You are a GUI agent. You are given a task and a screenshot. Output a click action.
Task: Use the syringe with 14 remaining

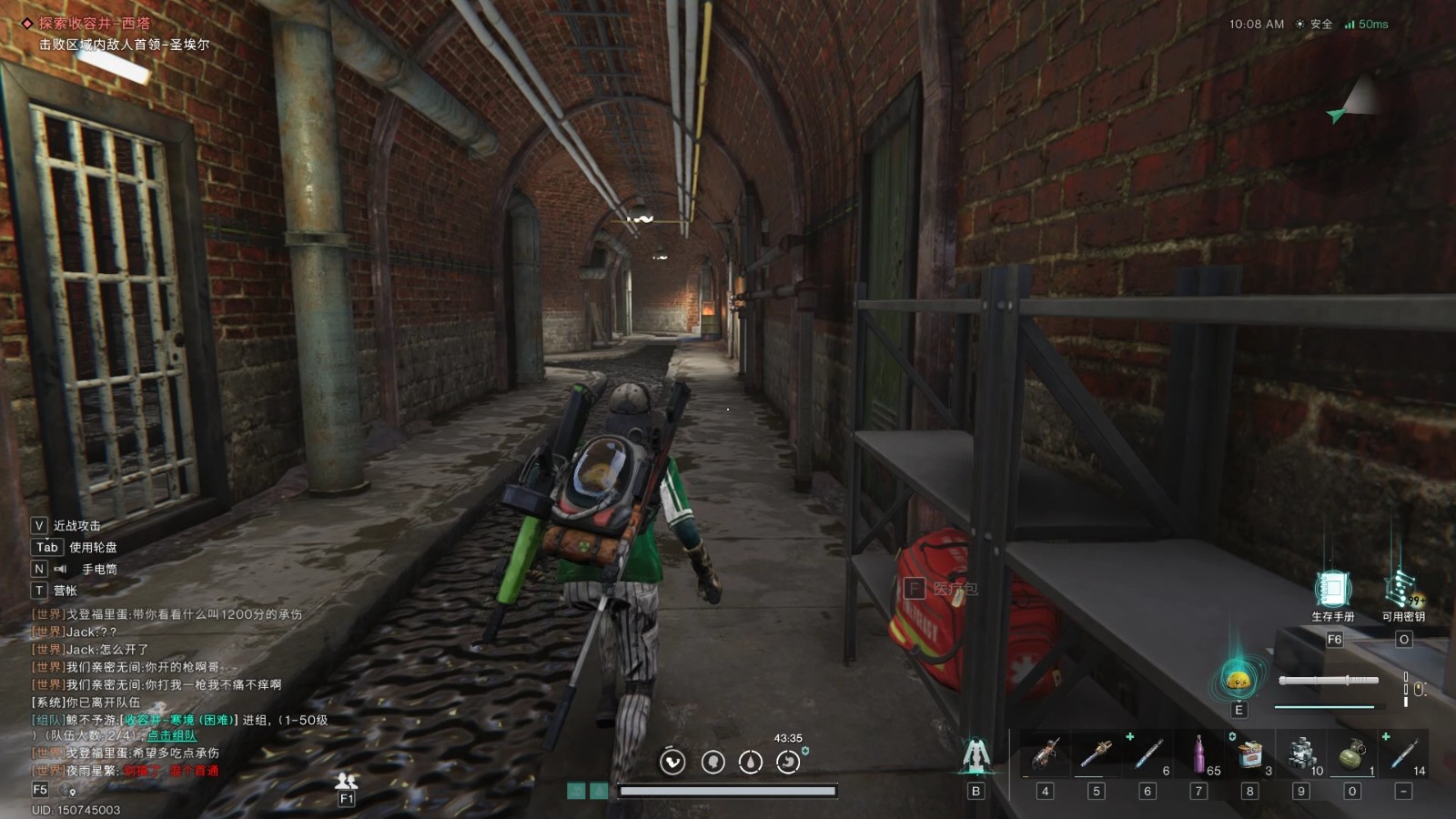point(1404,754)
